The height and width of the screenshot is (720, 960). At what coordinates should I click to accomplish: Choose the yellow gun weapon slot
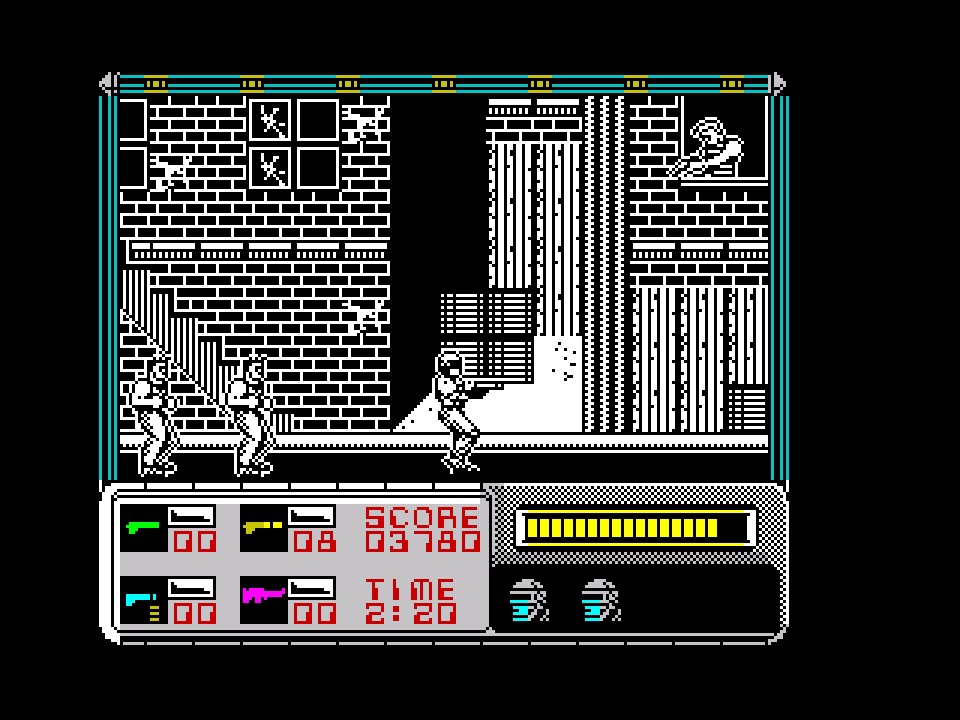262,526
